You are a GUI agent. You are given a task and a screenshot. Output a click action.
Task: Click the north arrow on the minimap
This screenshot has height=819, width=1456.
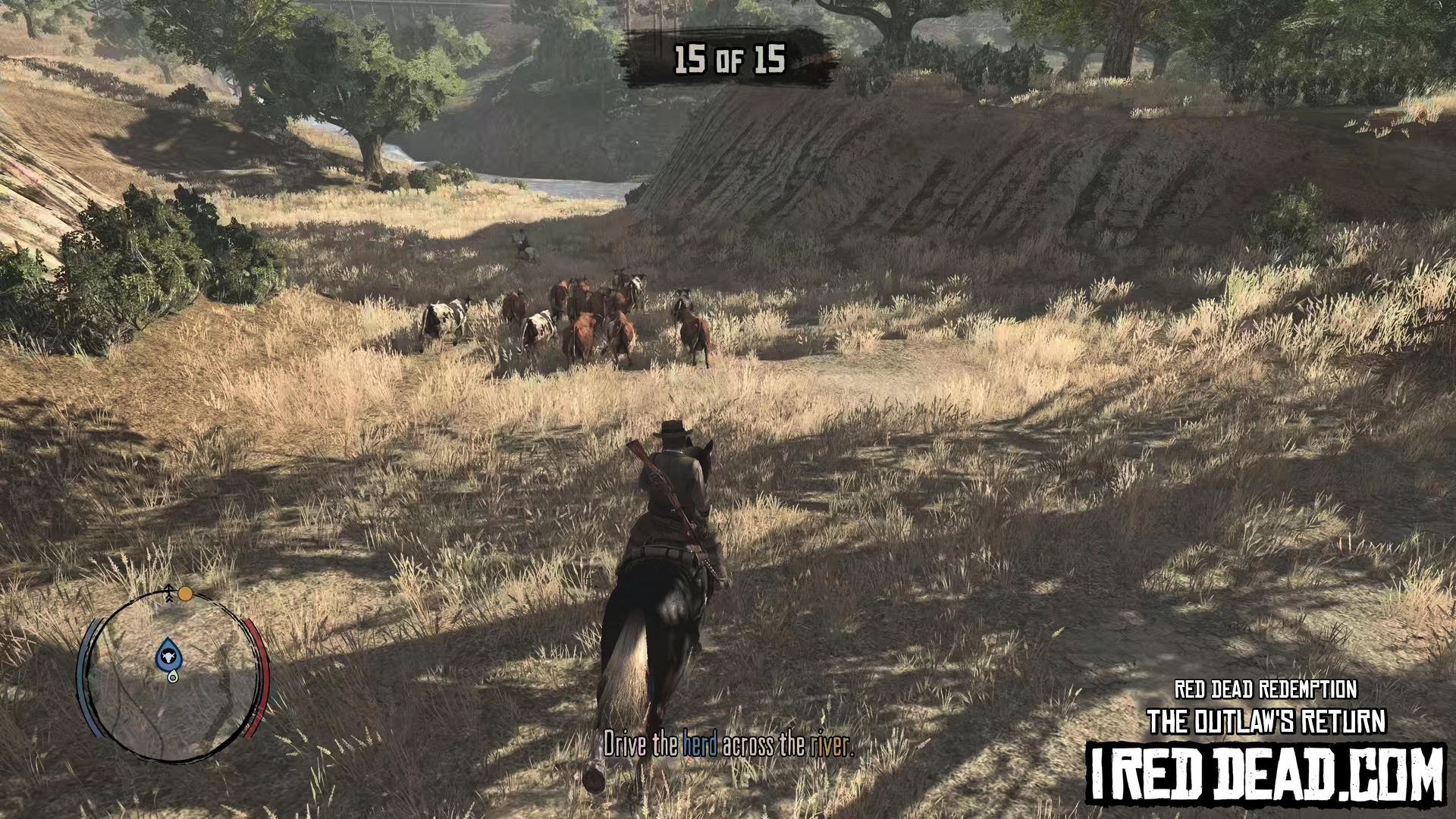168,593
